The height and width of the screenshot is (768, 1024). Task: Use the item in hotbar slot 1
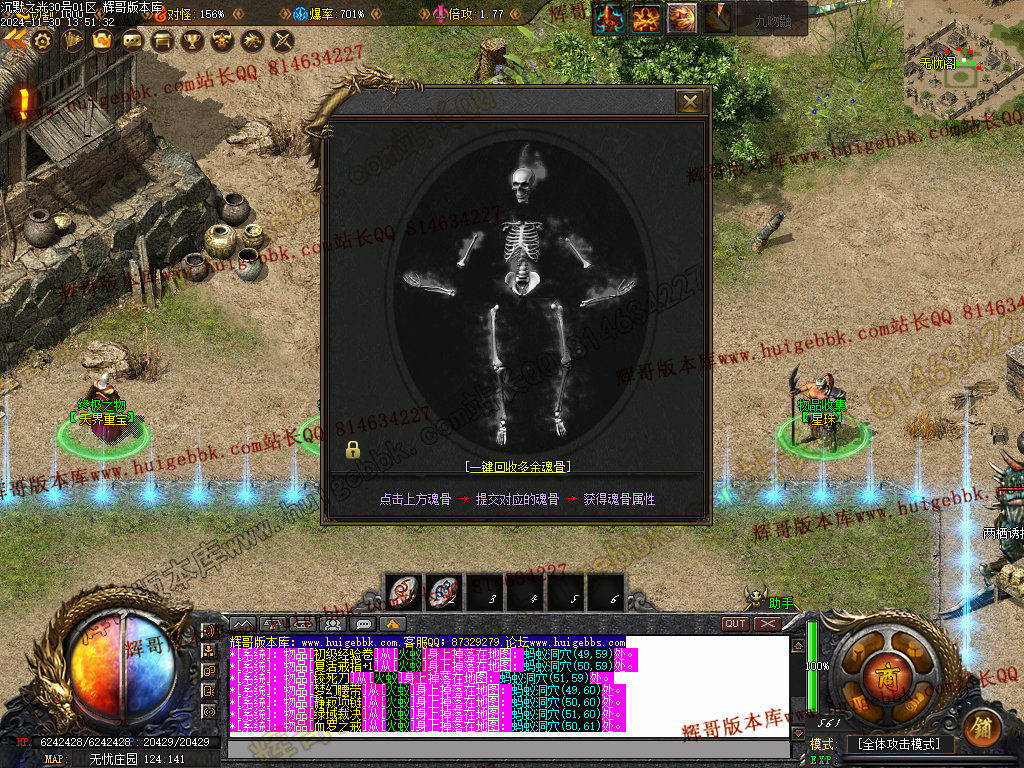click(403, 591)
